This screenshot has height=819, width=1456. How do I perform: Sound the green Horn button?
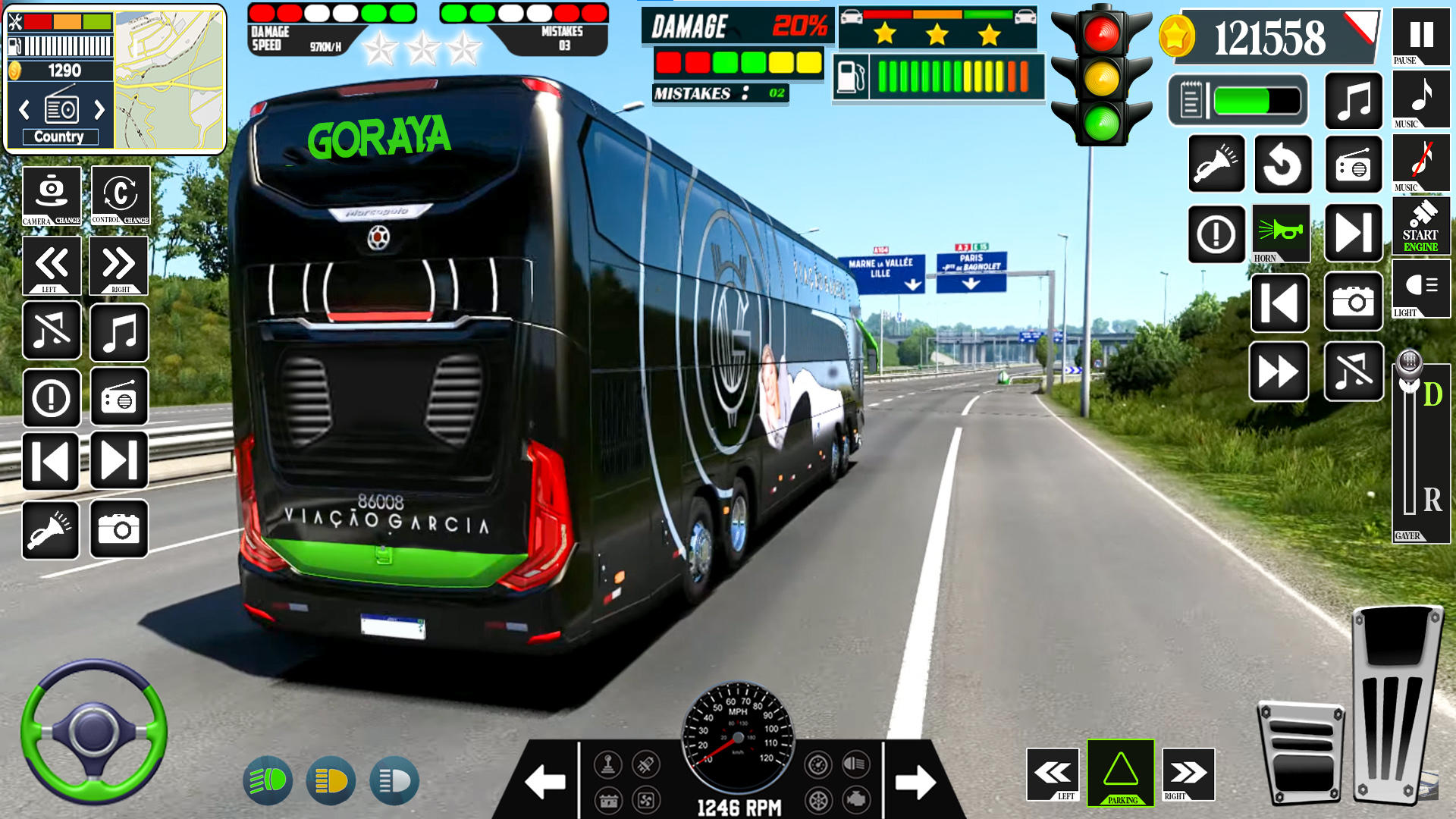1281,232
